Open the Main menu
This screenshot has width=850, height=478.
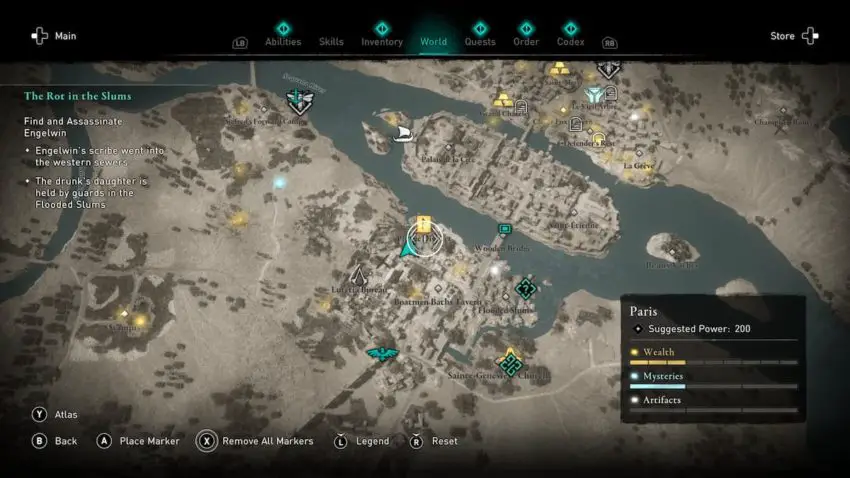(x=54, y=36)
